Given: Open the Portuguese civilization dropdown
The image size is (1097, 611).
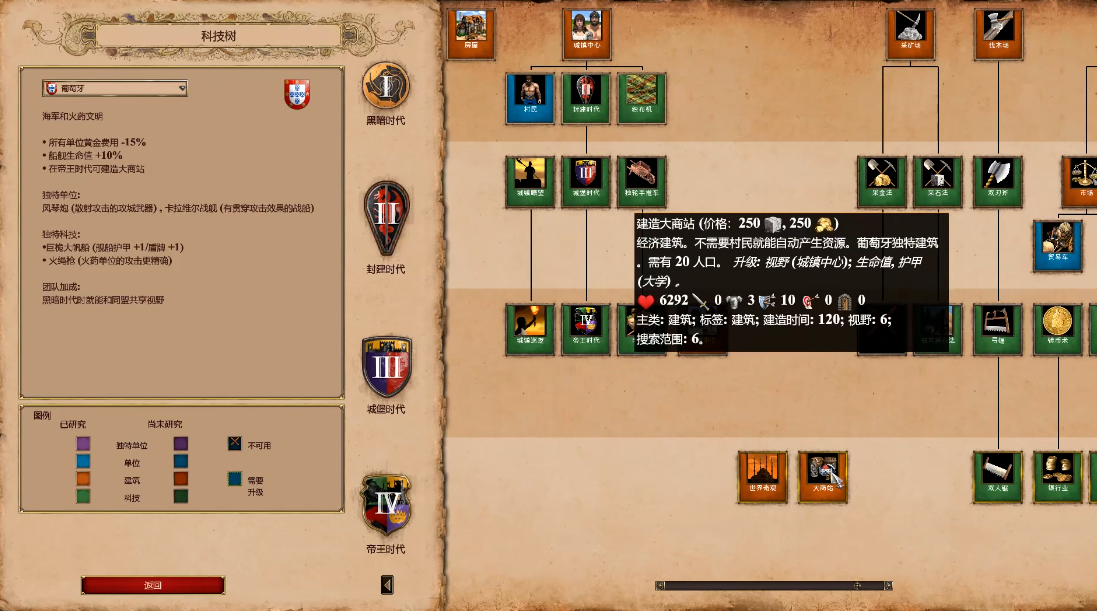Looking at the screenshot, I should point(115,89).
